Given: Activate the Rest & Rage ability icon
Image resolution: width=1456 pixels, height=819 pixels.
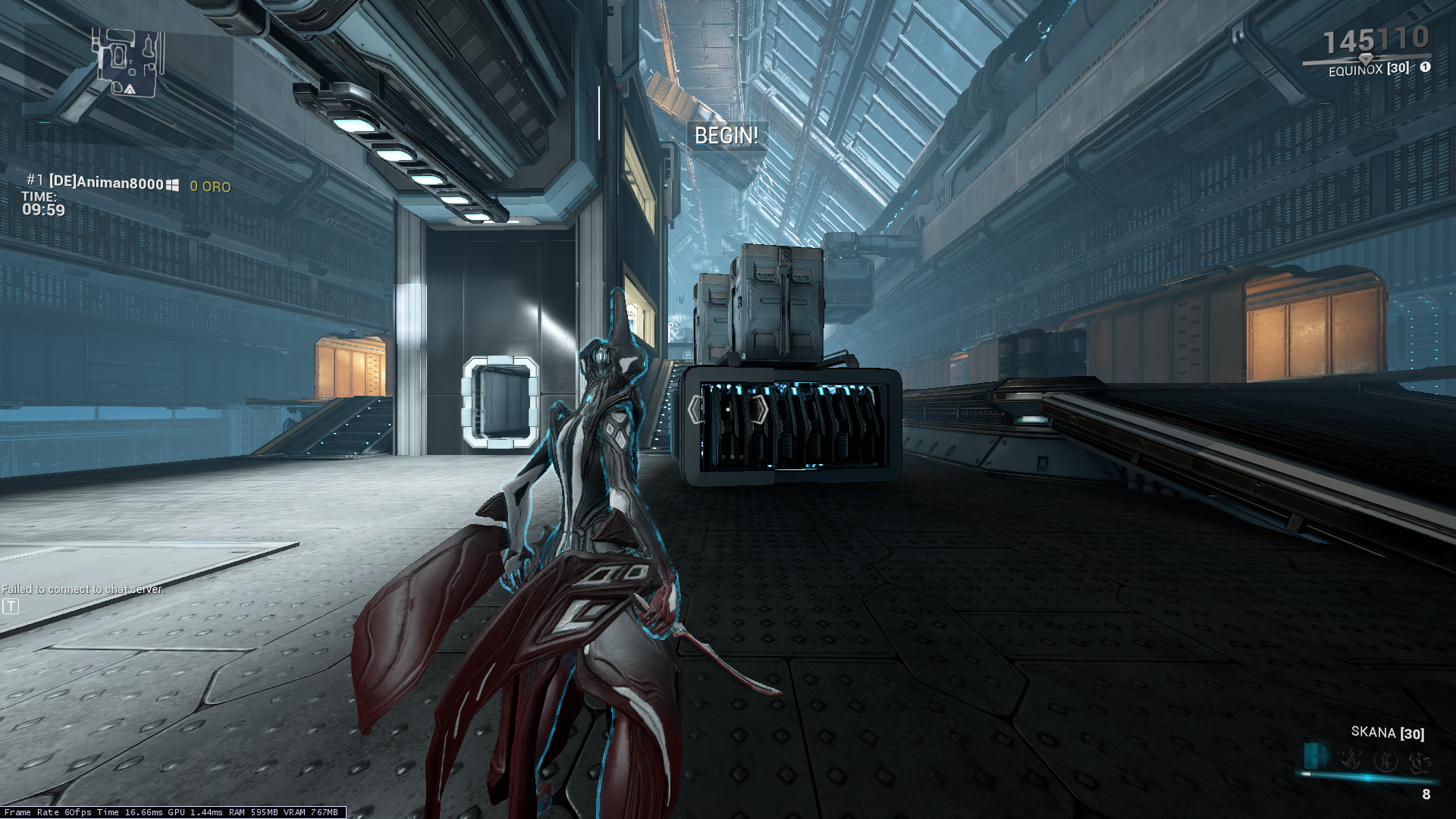Looking at the screenshot, I should pyautogui.click(x=1351, y=758).
